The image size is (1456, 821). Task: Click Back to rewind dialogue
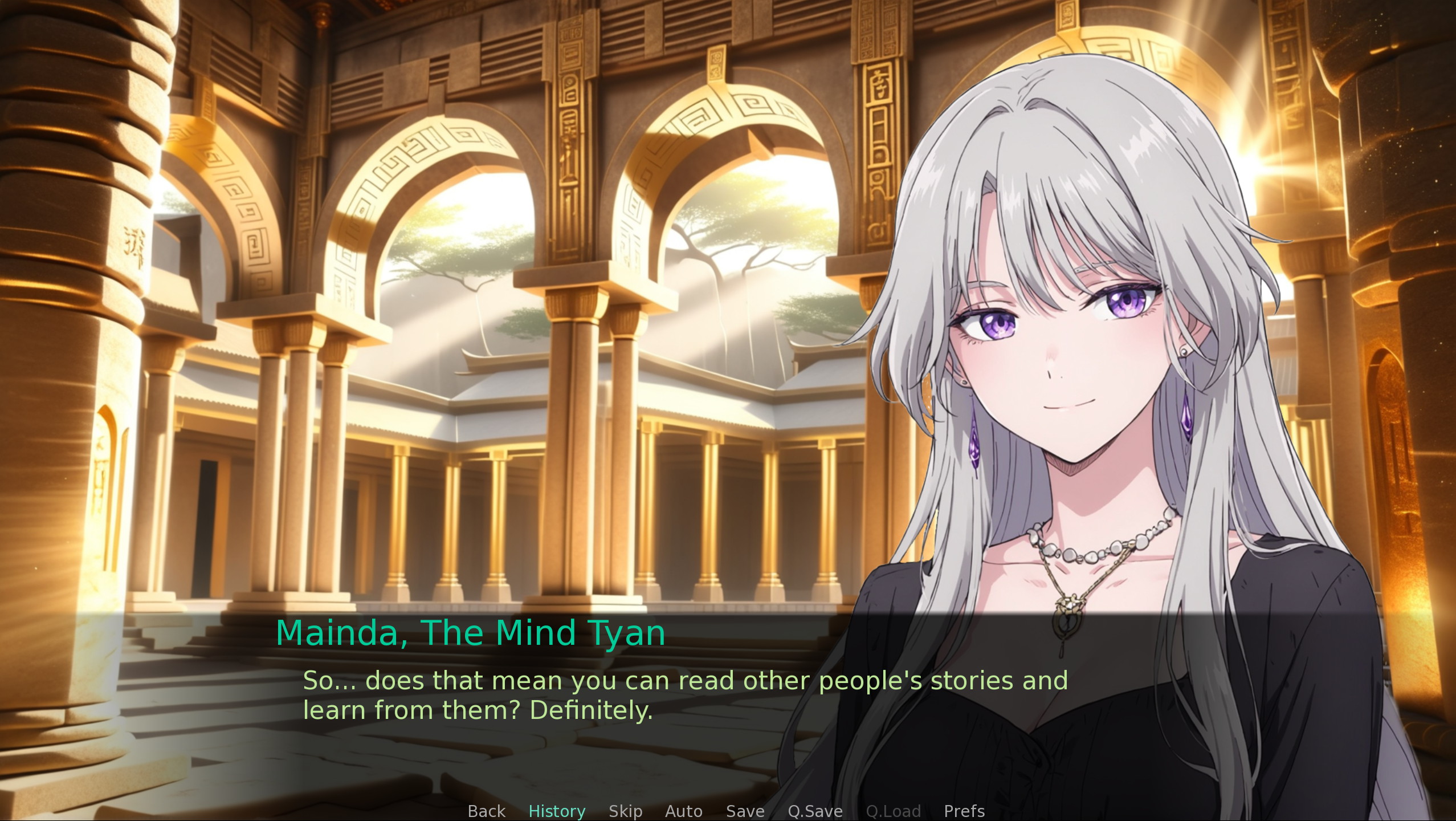(486, 811)
